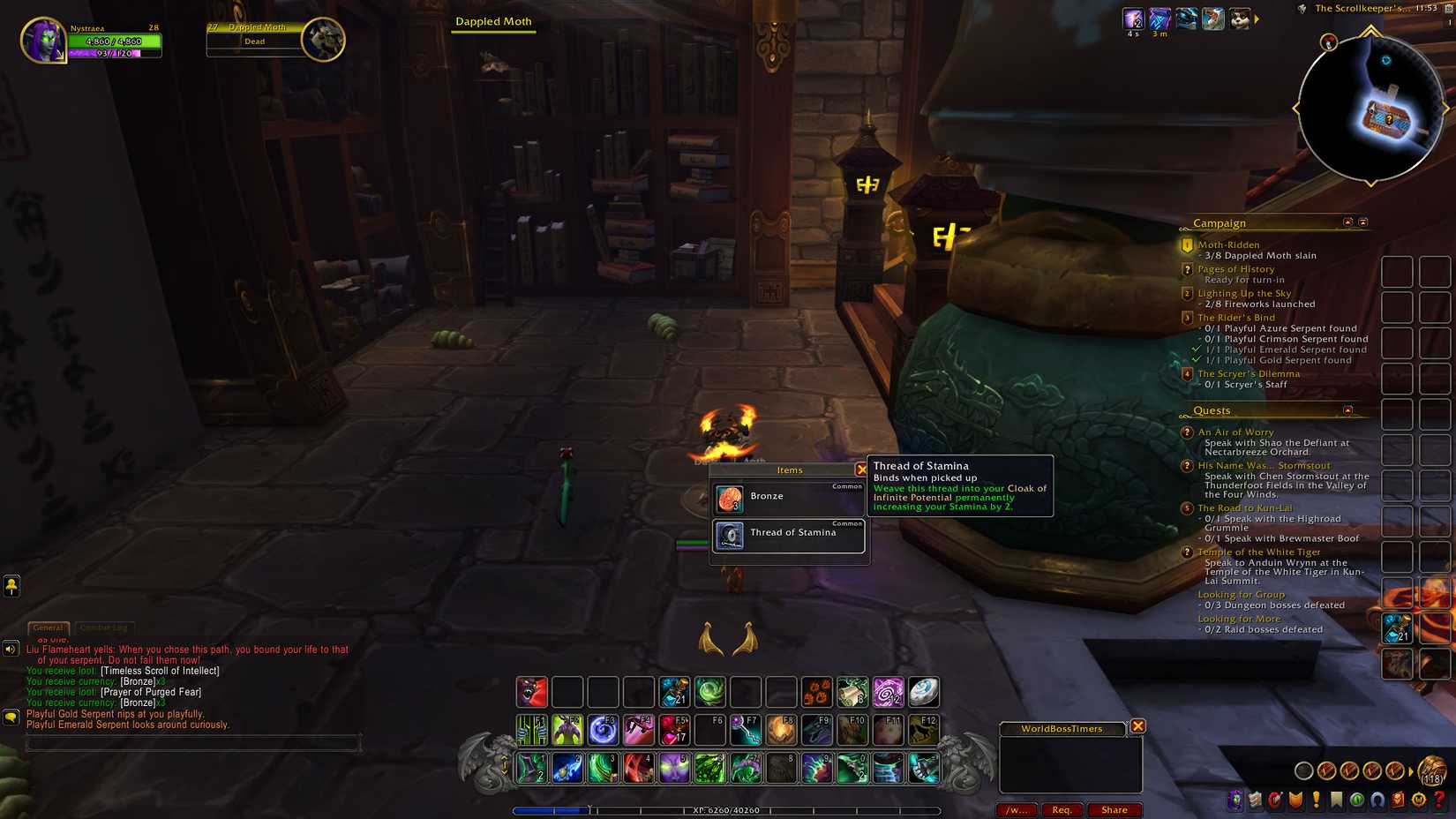Click the Share button in WorldBossTimers
Image resolution: width=1456 pixels, height=819 pixels.
click(1115, 809)
